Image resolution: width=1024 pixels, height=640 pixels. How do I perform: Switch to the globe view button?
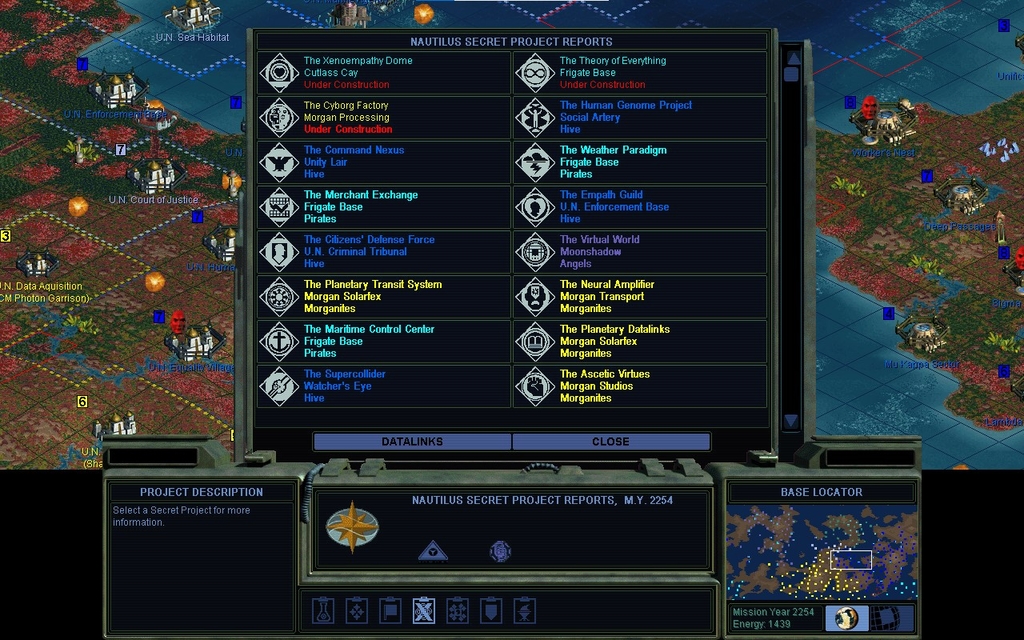tap(846, 618)
